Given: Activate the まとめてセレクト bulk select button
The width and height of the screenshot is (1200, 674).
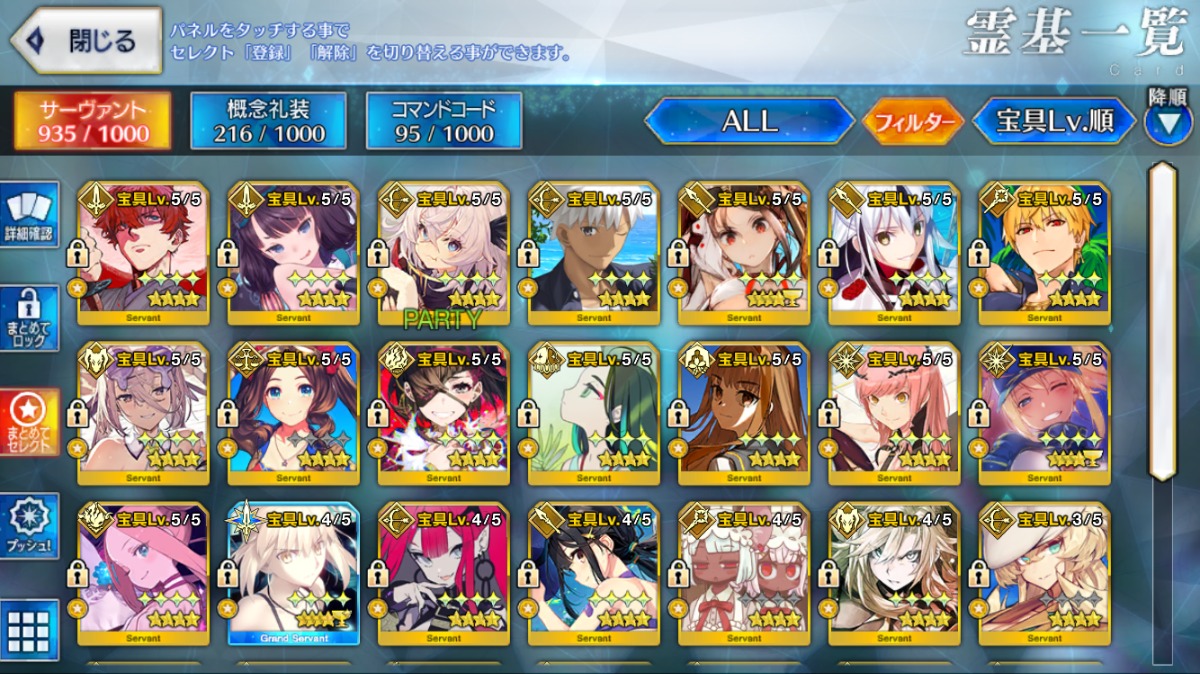Looking at the screenshot, I should [29, 421].
